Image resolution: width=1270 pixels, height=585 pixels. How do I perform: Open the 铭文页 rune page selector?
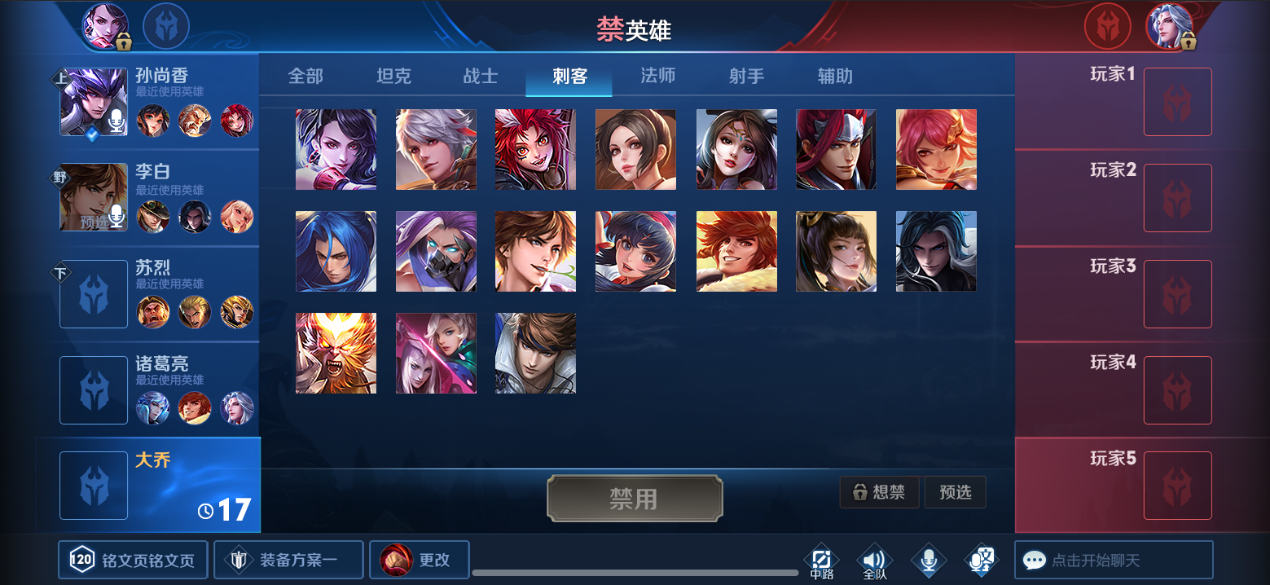[x=133, y=560]
